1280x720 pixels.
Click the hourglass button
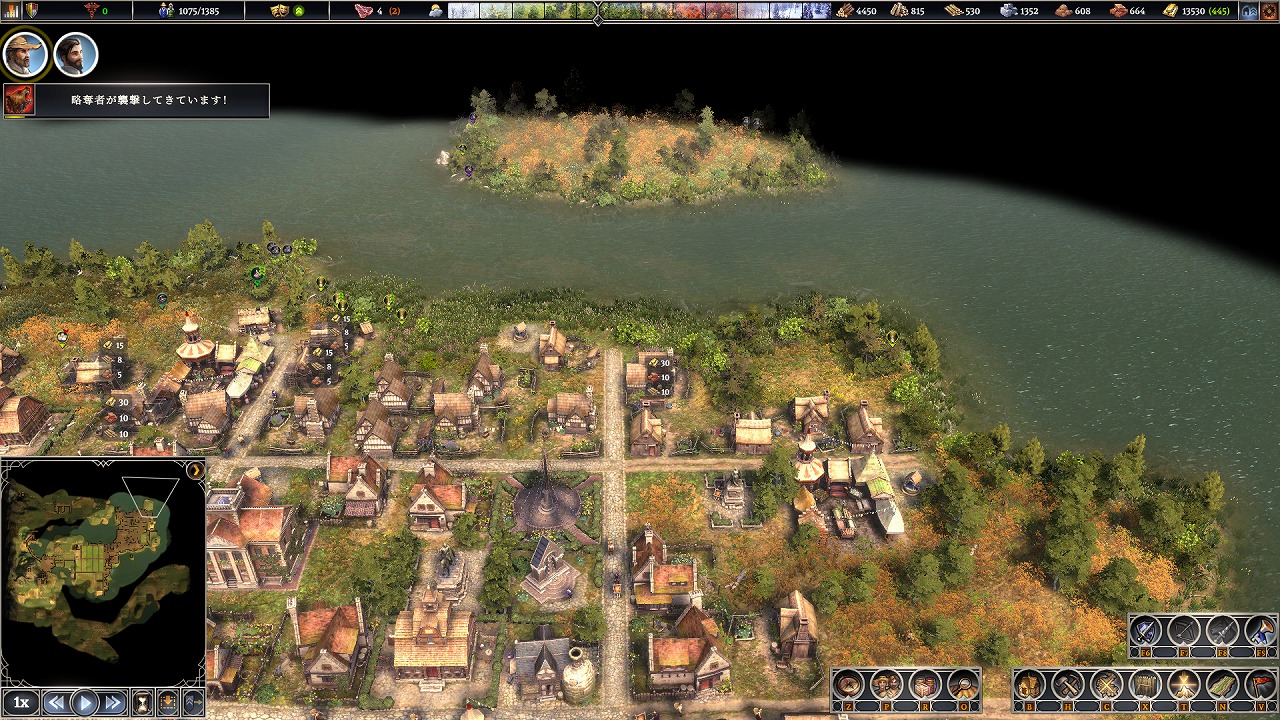[142, 703]
